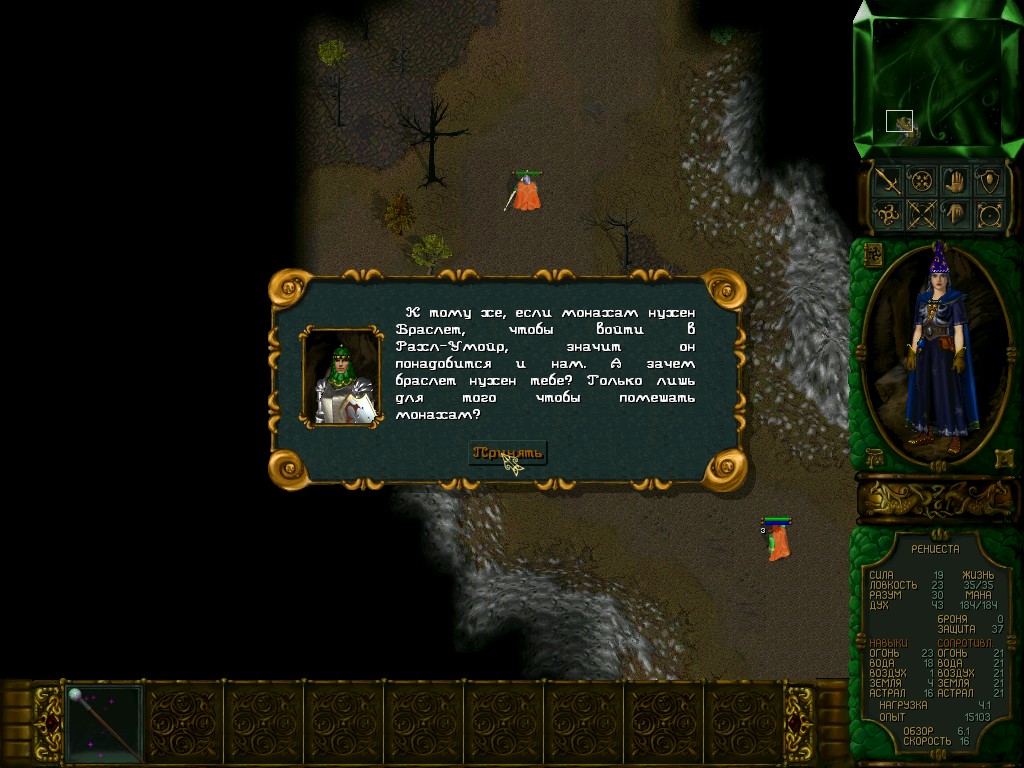Activate the circle with corner arrows icon

(x=990, y=214)
